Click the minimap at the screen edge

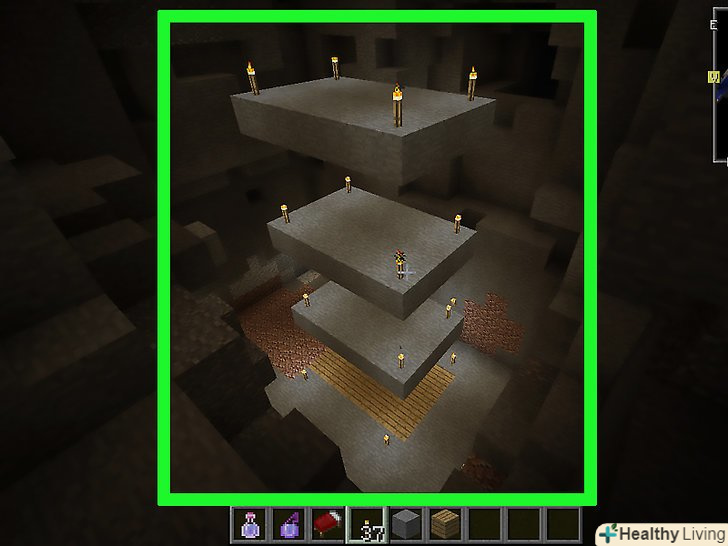720,80
